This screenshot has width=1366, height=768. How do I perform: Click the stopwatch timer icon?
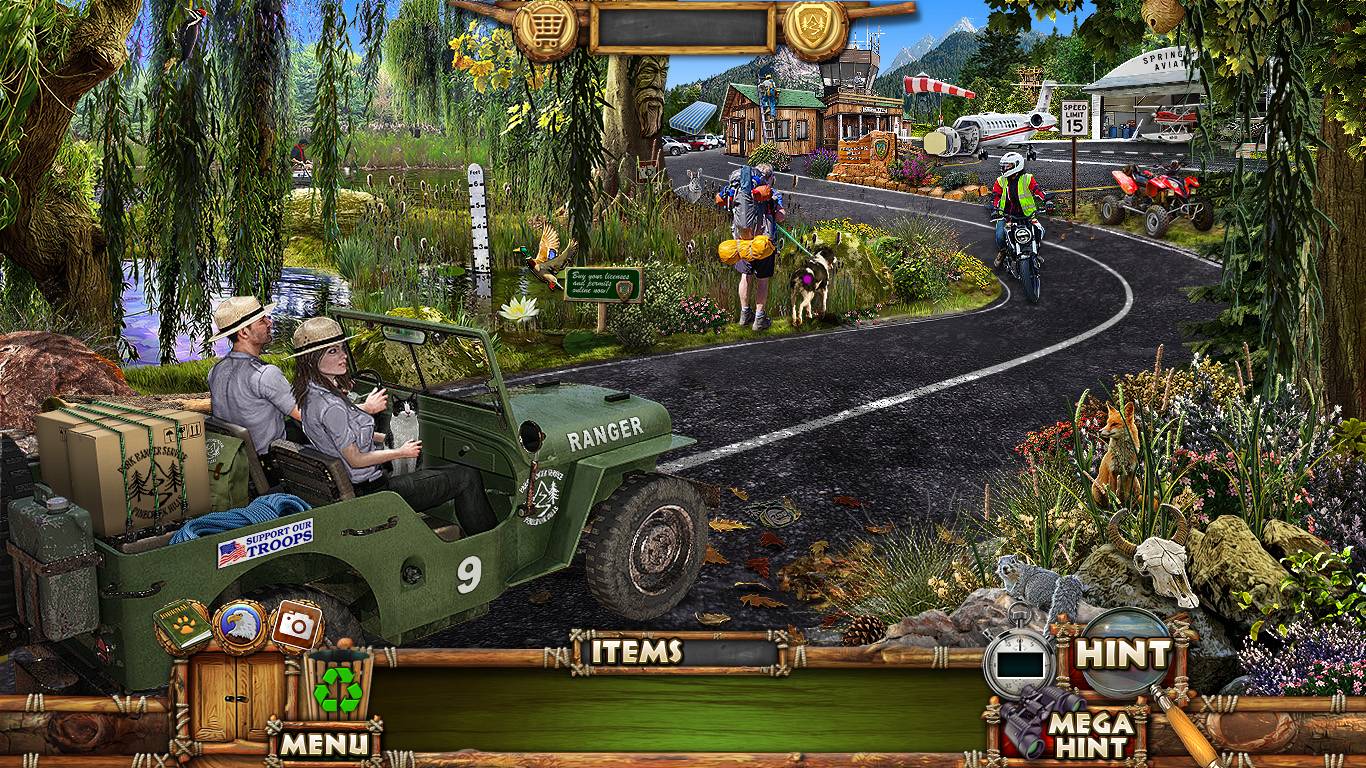click(x=1018, y=659)
